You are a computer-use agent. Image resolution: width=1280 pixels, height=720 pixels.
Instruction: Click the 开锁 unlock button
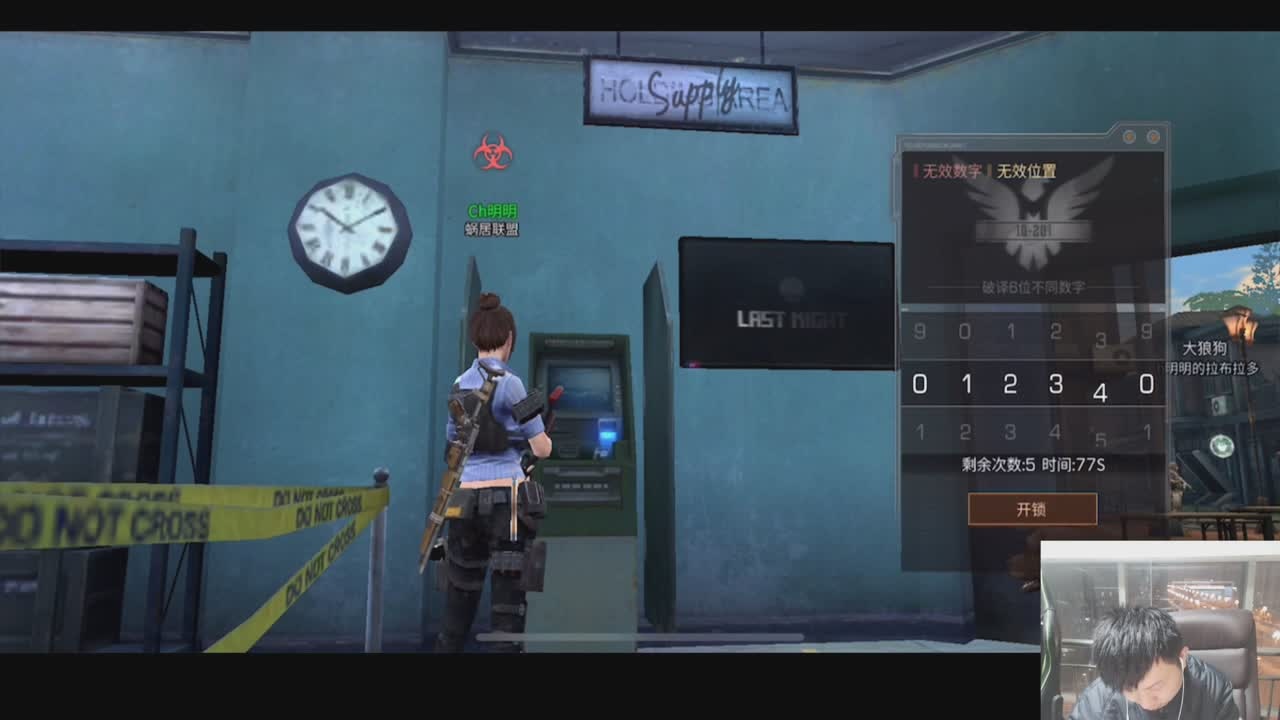pyautogui.click(x=1031, y=509)
